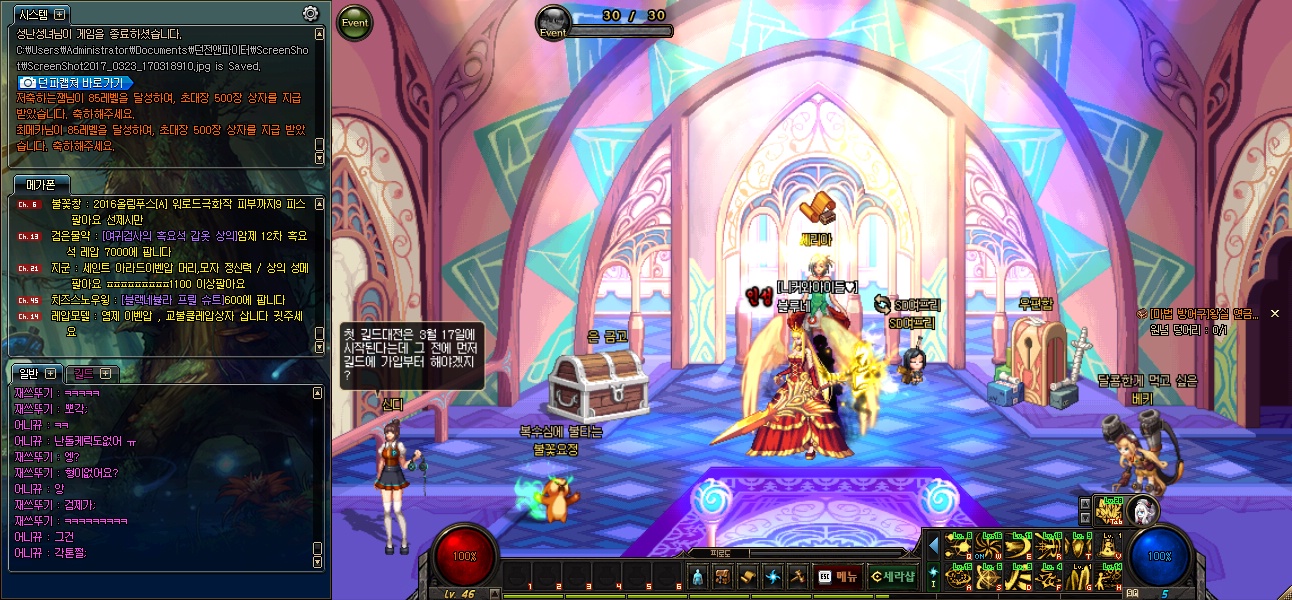The height and width of the screenshot is (600, 1292).
Task: Click the 던파캡쳐 바로가기 link
Action: [x=74, y=82]
